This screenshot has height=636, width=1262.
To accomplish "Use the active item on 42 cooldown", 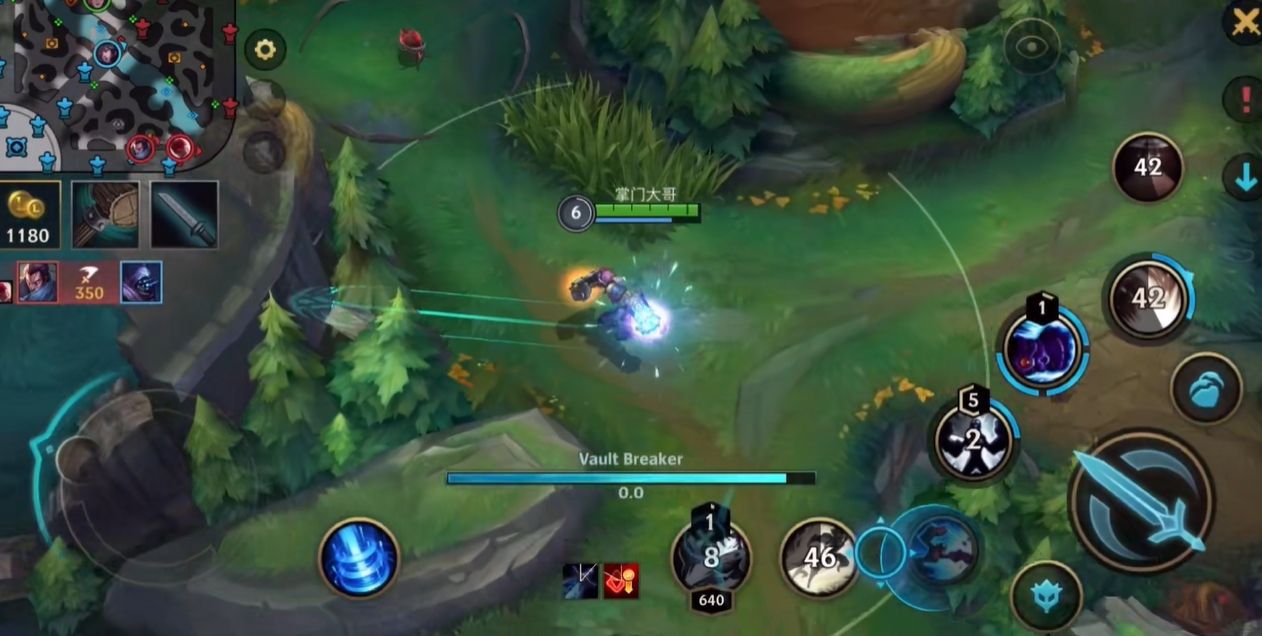I will pos(1147,167).
